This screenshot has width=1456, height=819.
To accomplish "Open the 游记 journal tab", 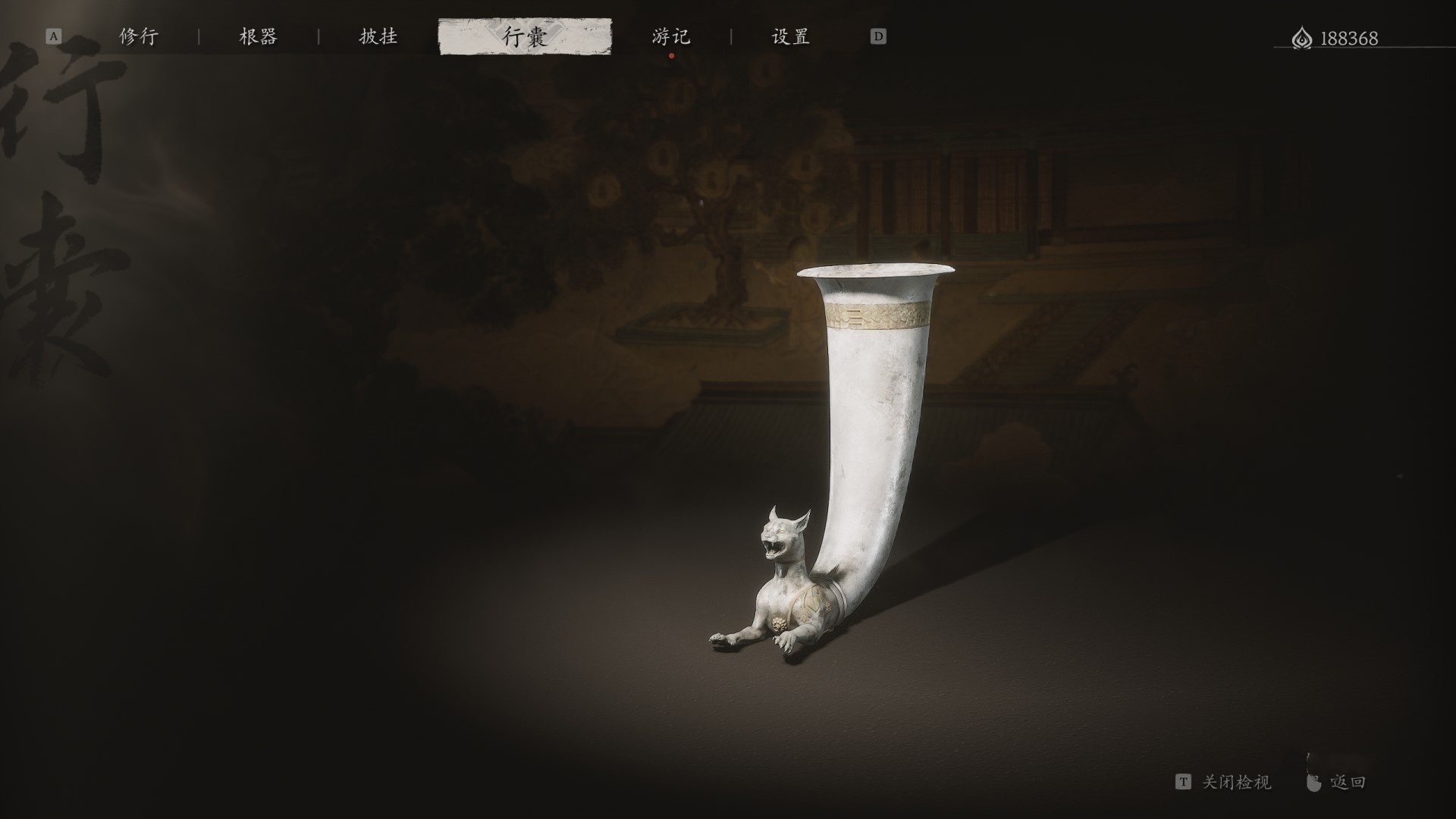I will click(x=670, y=36).
